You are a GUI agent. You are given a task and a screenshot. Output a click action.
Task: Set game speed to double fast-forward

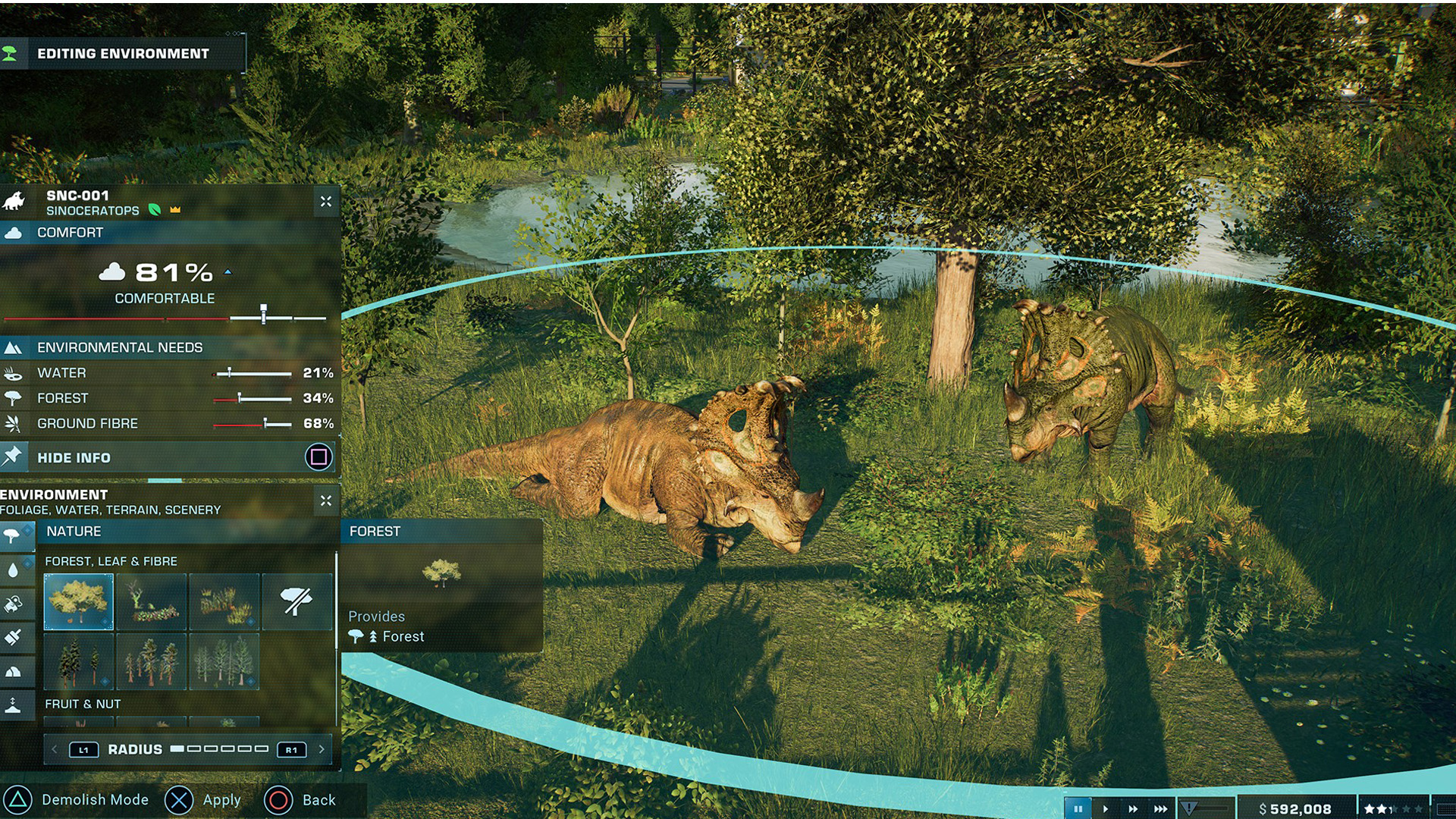click(x=1133, y=809)
